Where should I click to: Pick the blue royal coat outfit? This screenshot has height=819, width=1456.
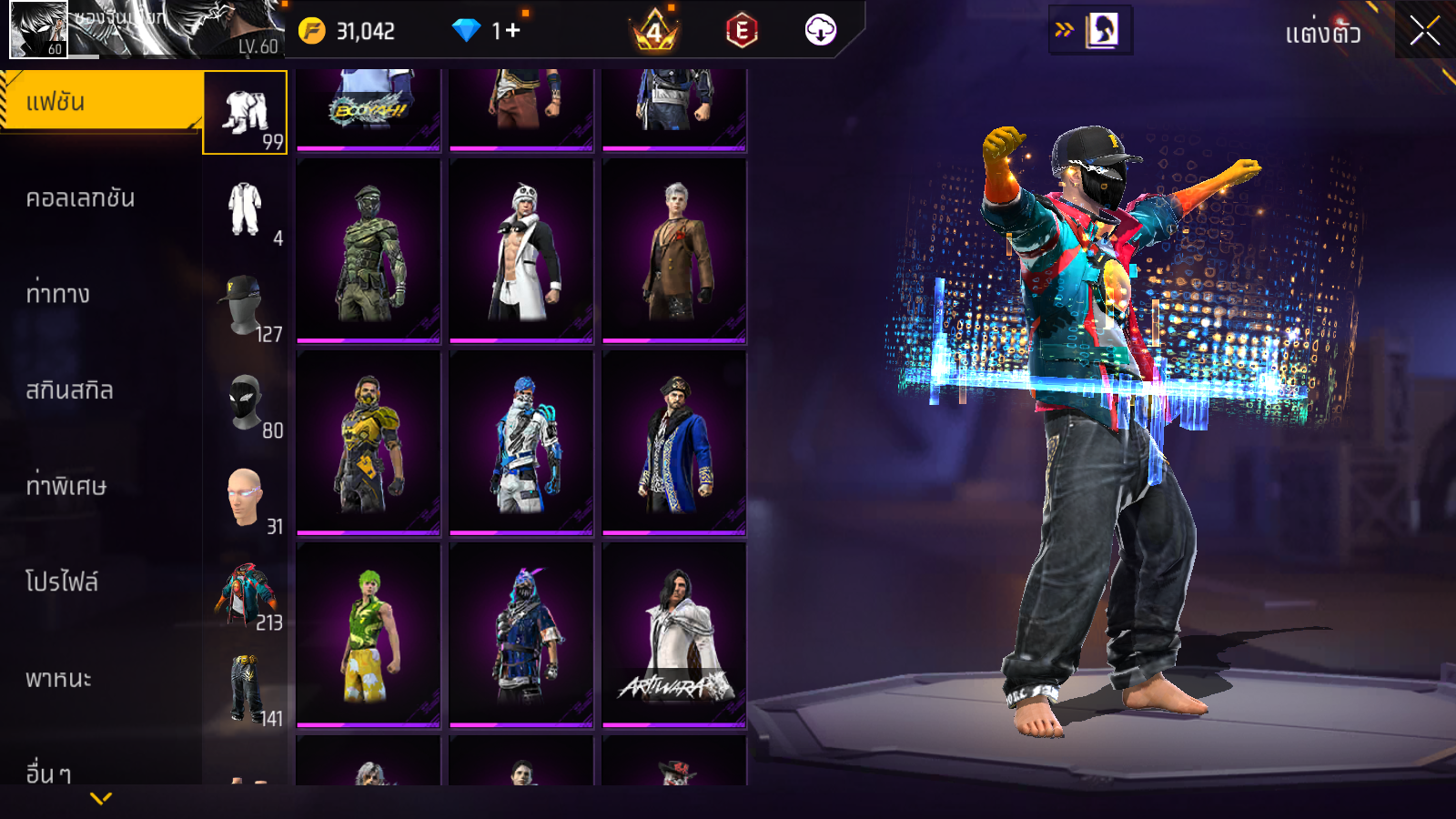[x=674, y=444]
